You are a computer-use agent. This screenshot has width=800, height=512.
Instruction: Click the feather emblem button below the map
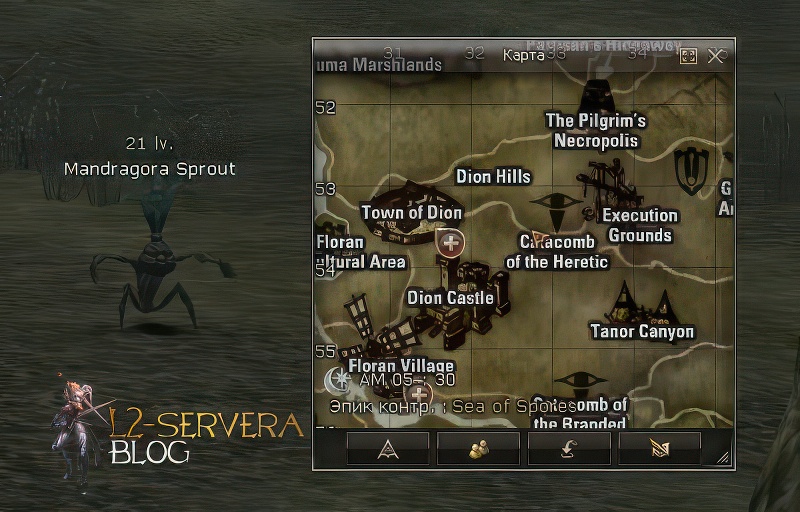point(659,449)
